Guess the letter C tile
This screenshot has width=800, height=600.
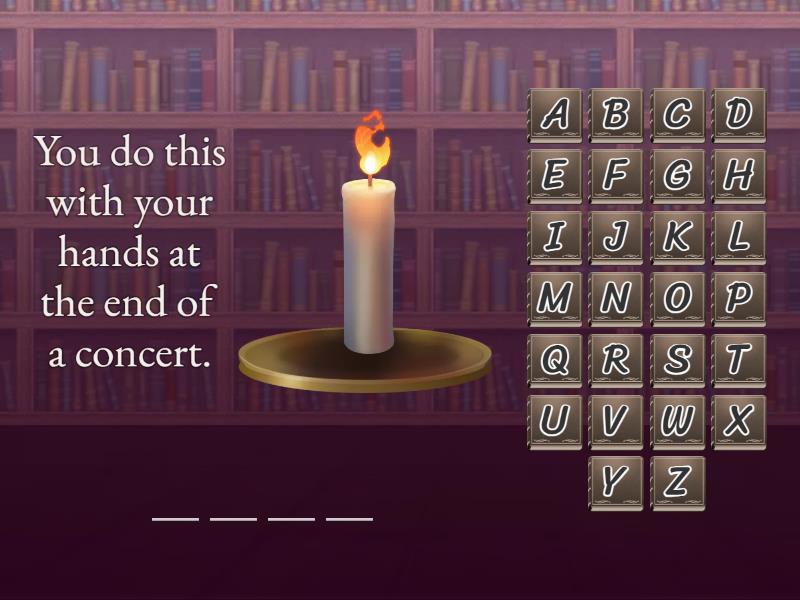(x=678, y=115)
